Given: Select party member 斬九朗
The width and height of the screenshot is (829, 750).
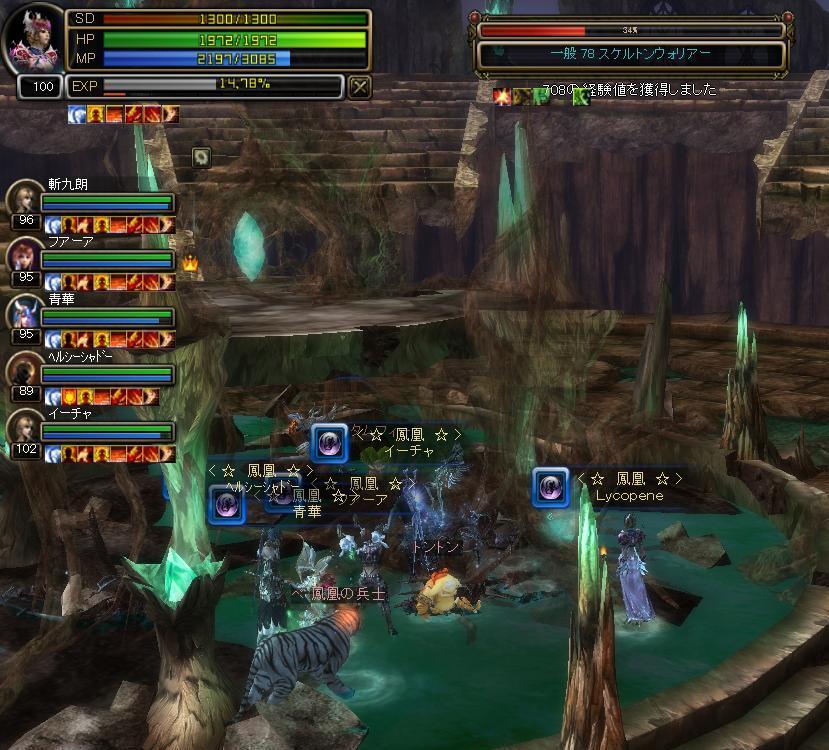Looking at the screenshot, I should [x=24, y=199].
